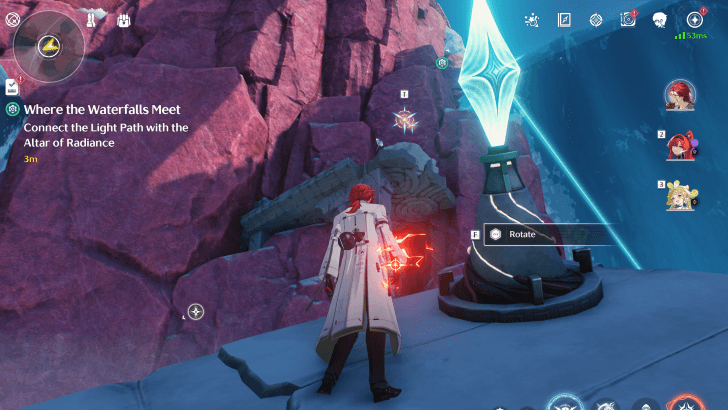Switch to the red-haired active character portrait
This screenshot has height=410, width=728.
click(682, 95)
